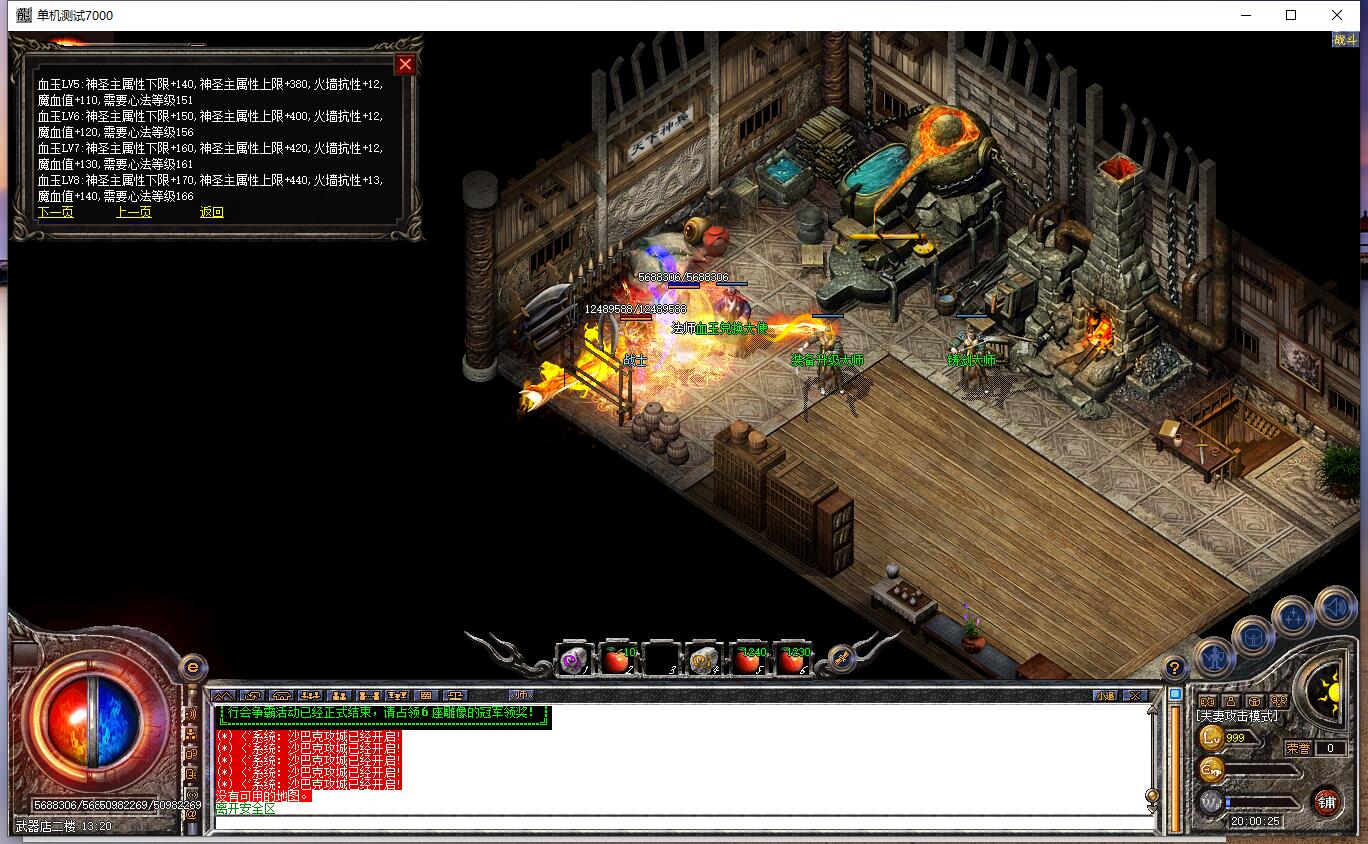Use the purple scroll in hotbar slot 1

pyautogui.click(x=574, y=660)
